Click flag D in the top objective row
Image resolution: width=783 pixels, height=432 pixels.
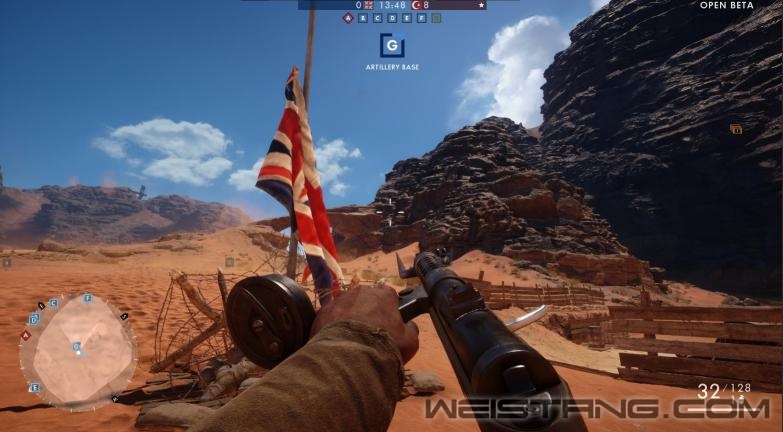coord(392,18)
